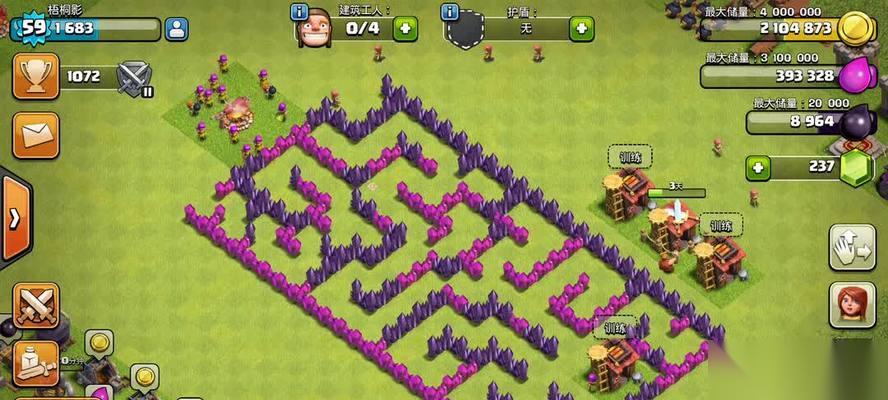This screenshot has width=888, height=400.
Task: Start an attack with crossed swords button
Action: (35, 304)
